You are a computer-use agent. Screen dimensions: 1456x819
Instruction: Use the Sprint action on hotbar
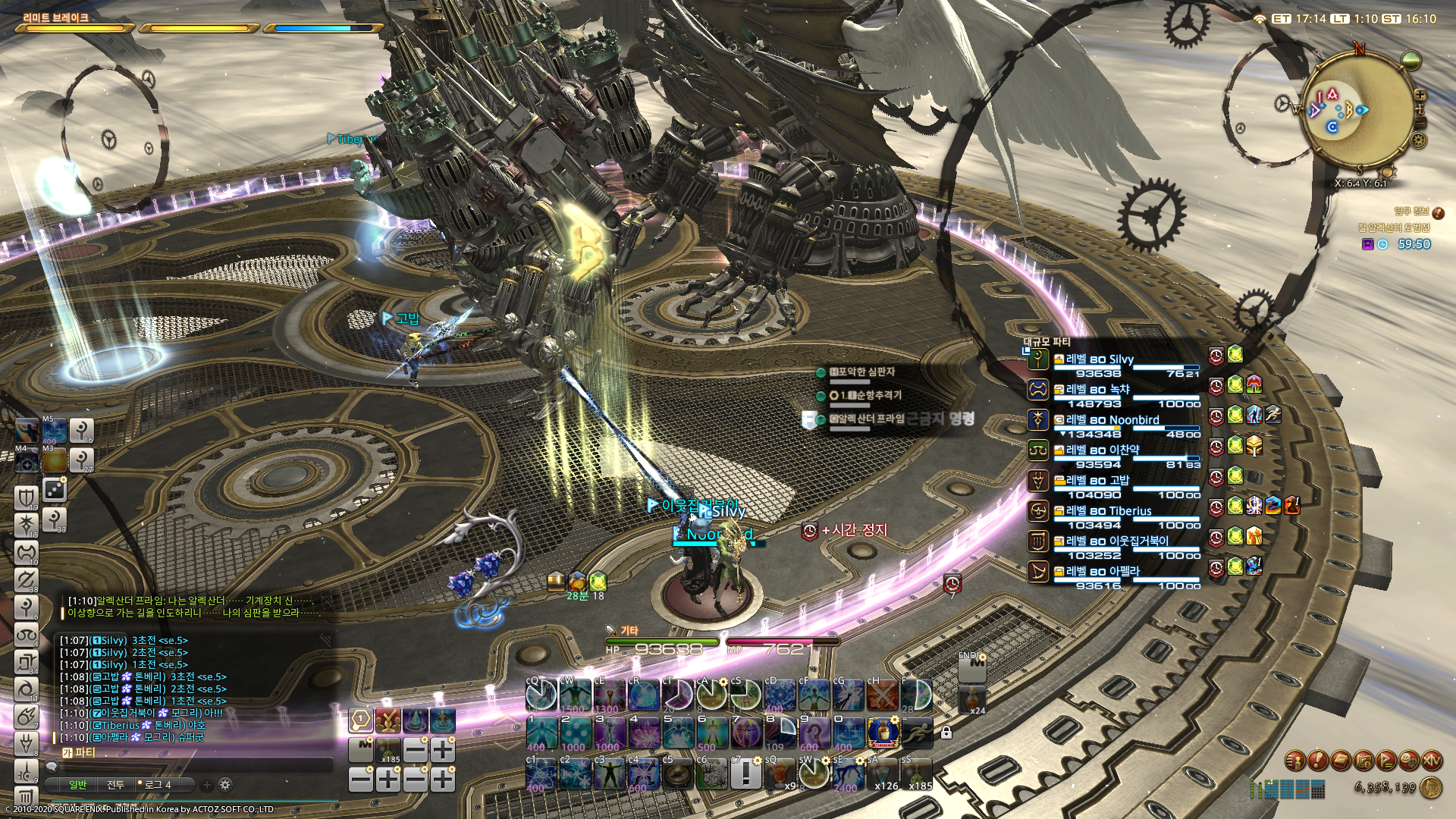(x=917, y=733)
